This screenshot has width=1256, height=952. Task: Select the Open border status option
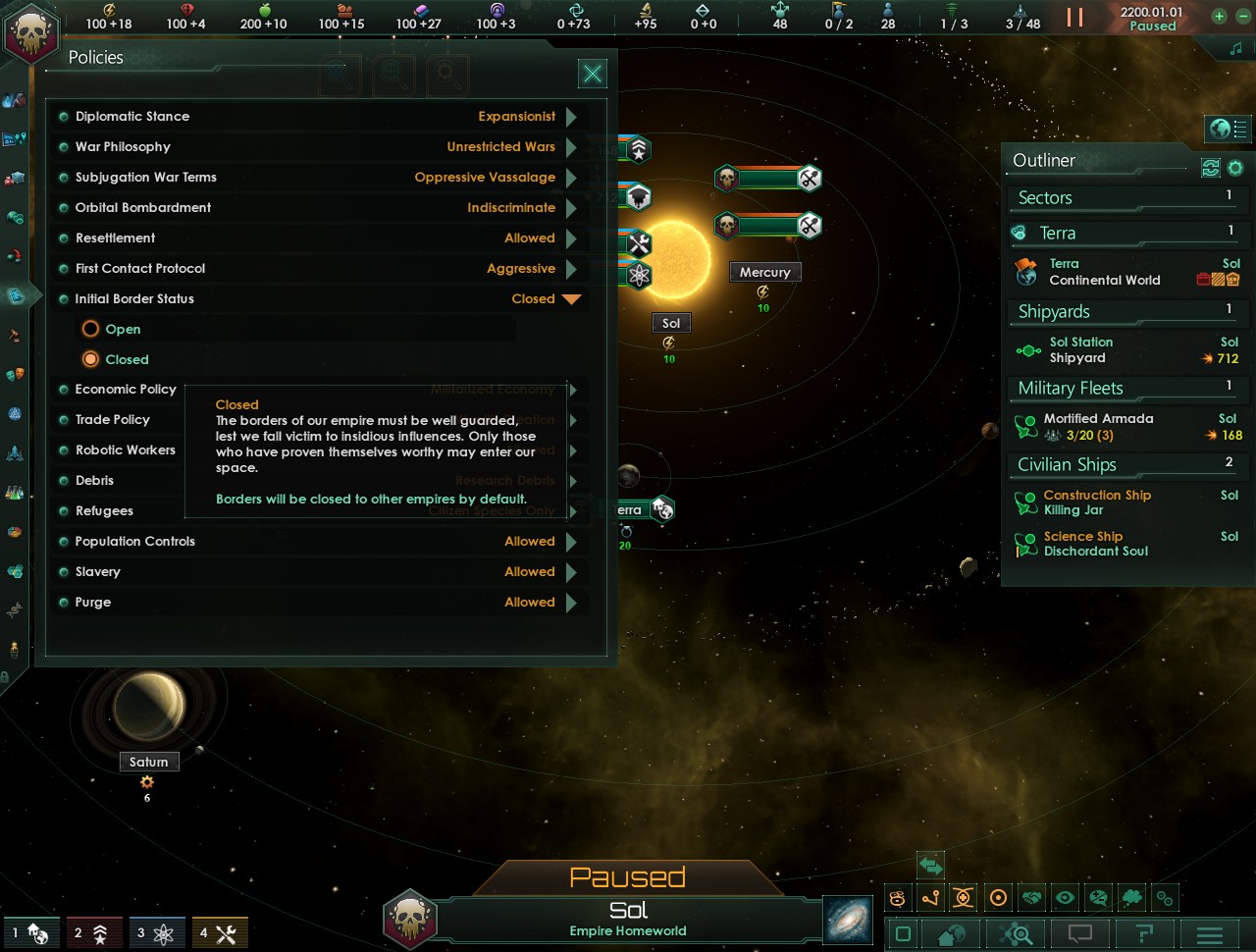91,329
